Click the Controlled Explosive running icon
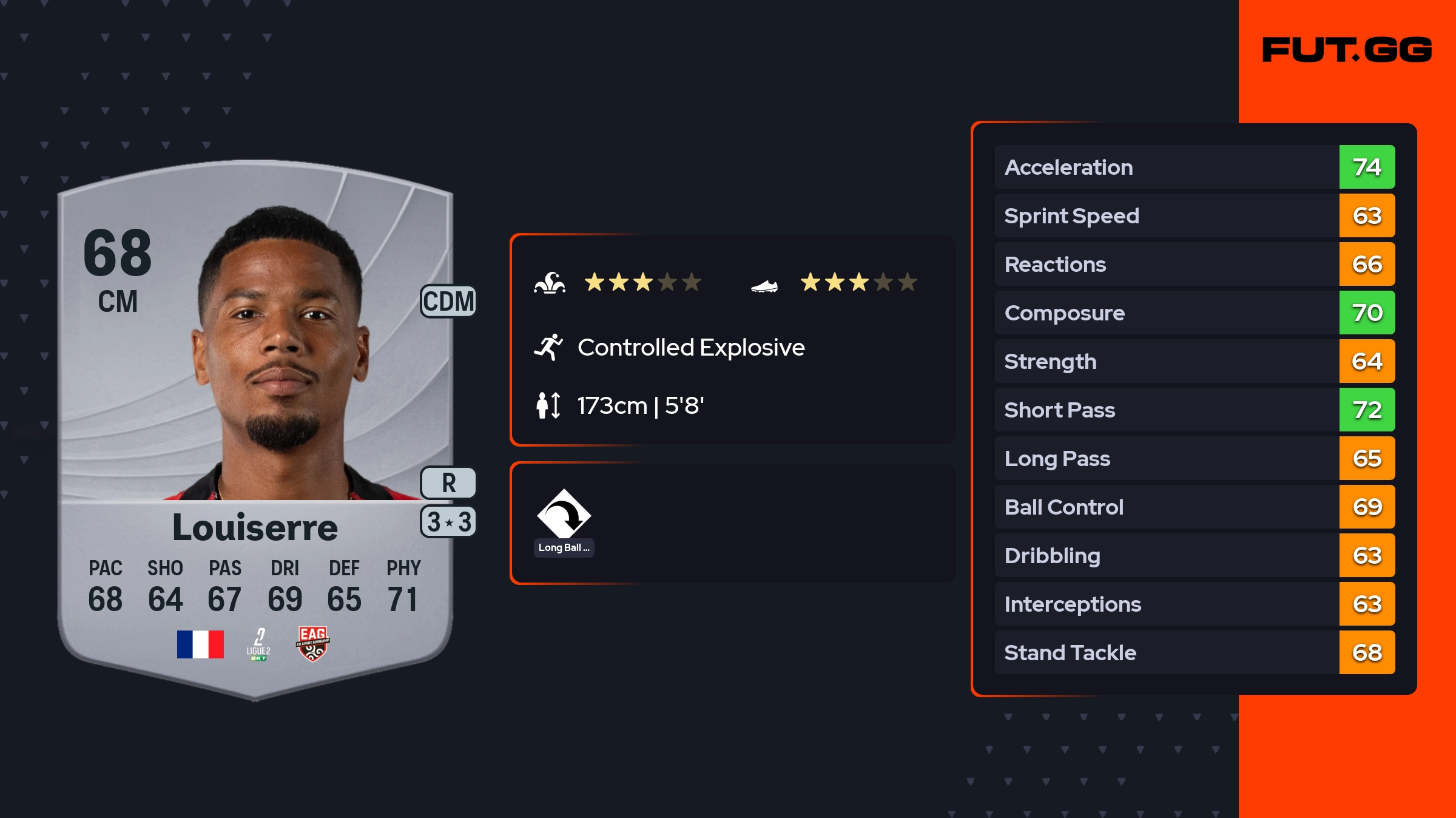This screenshot has width=1456, height=818. (x=548, y=347)
